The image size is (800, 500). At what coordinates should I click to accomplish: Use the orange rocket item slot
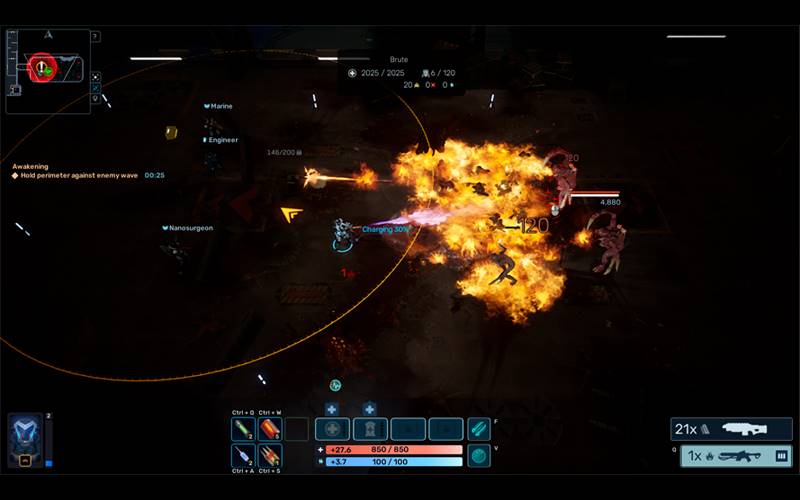[270, 456]
